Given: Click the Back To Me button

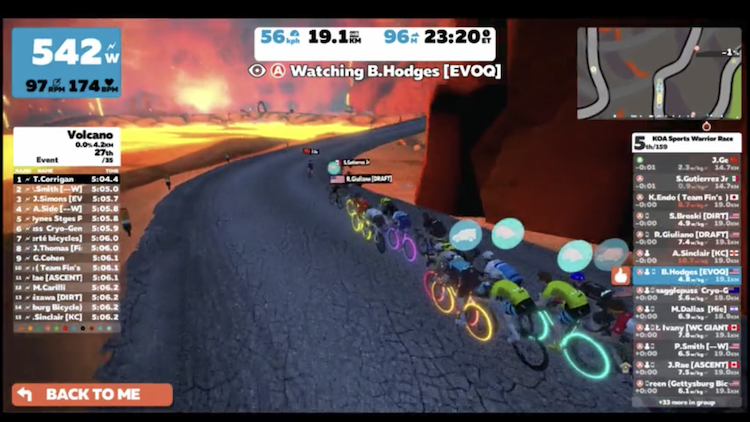Looking at the screenshot, I should (92, 394).
